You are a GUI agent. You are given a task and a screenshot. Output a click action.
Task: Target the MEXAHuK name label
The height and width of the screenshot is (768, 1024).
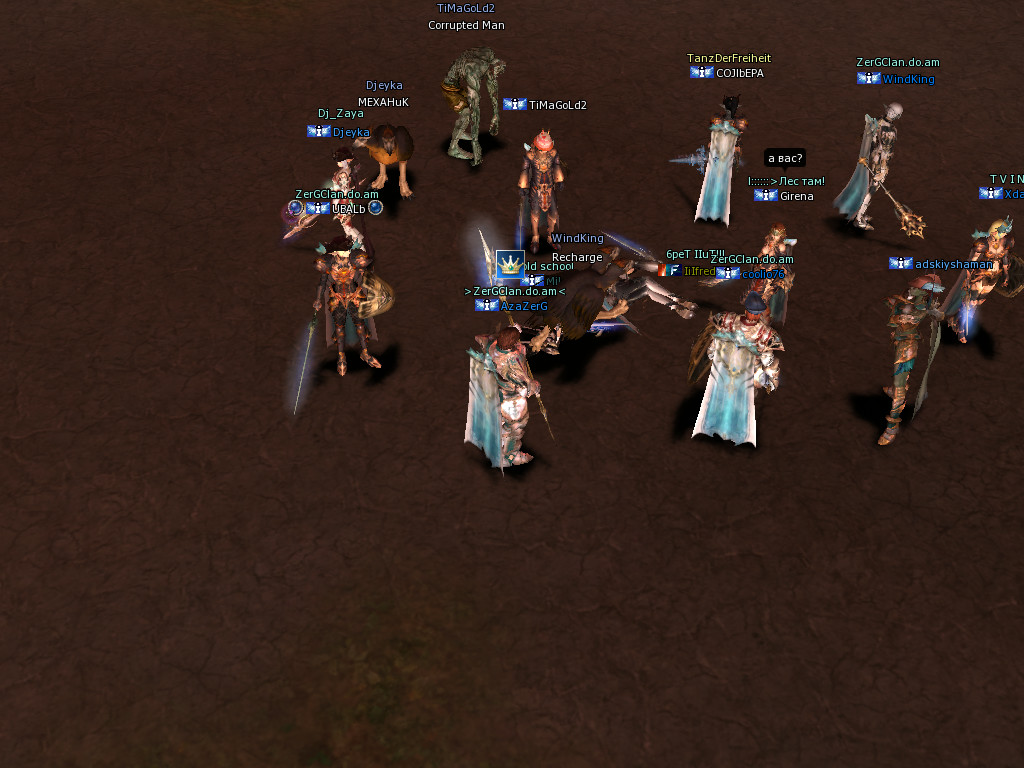pos(383,102)
